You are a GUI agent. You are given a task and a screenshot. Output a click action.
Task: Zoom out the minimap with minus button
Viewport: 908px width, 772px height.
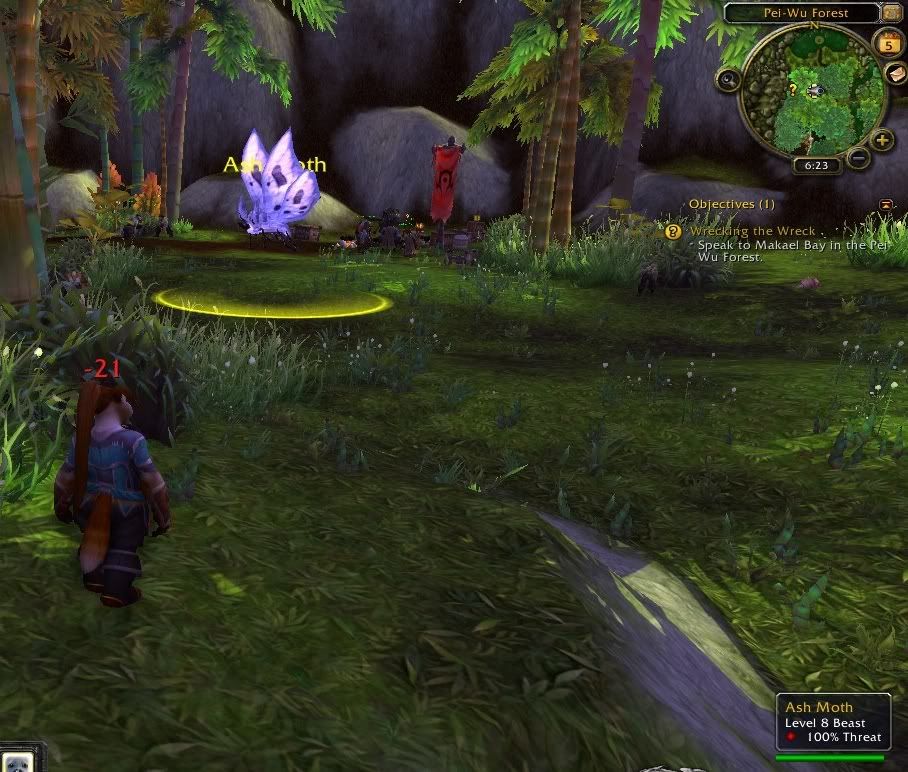tap(858, 157)
